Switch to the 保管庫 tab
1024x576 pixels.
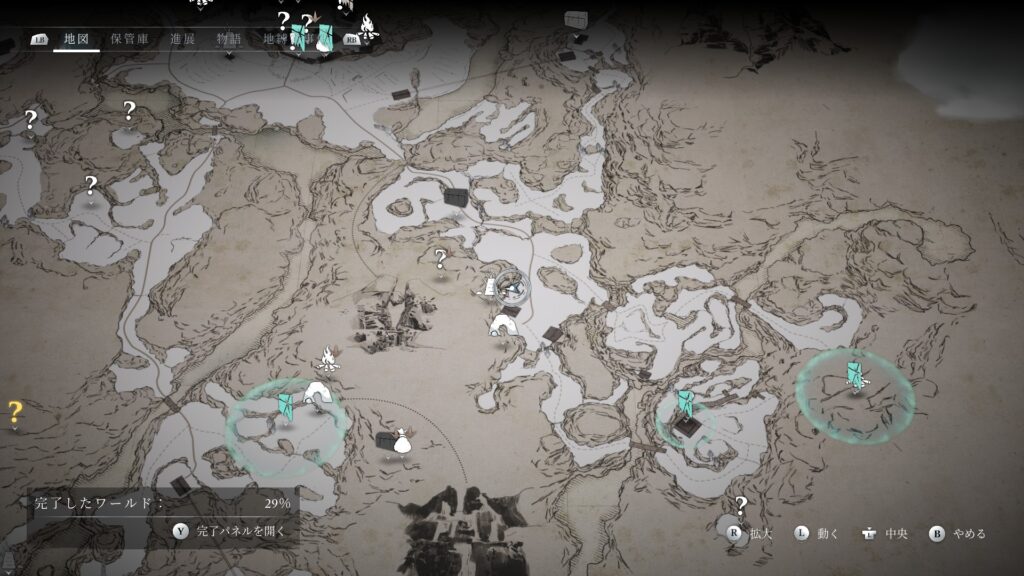click(129, 39)
